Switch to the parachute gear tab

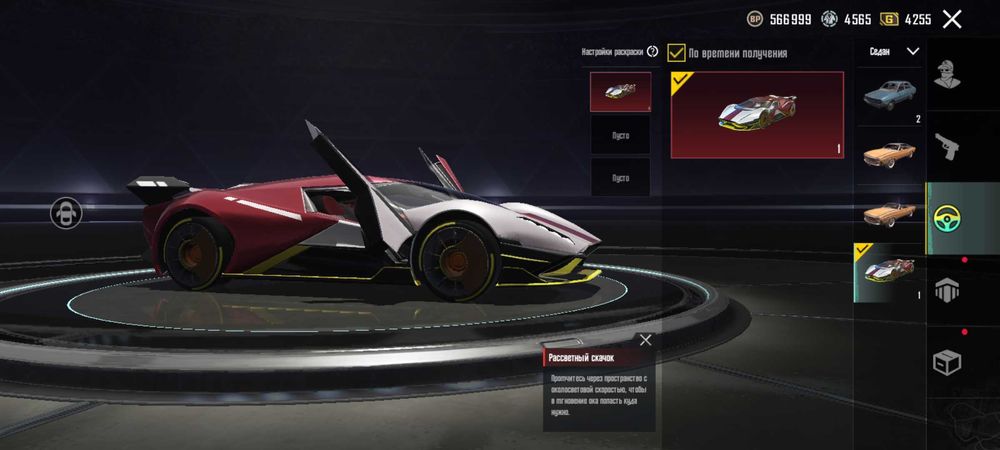947,290
